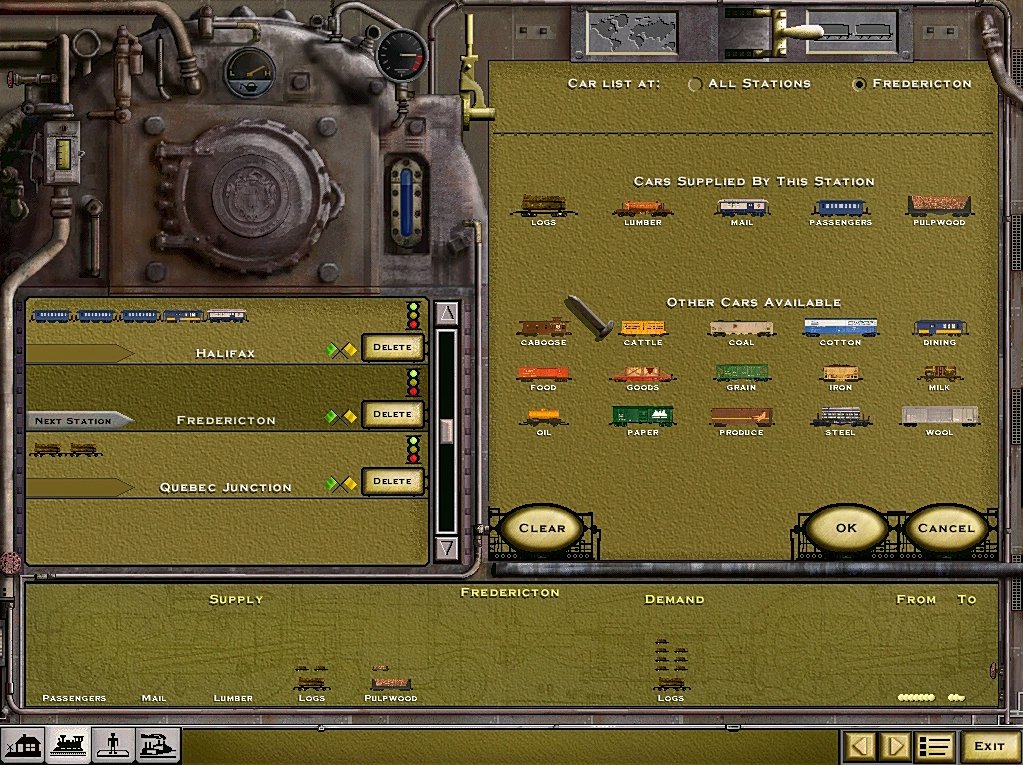Open the world map view
This screenshot has width=1023, height=765.
(x=618, y=33)
